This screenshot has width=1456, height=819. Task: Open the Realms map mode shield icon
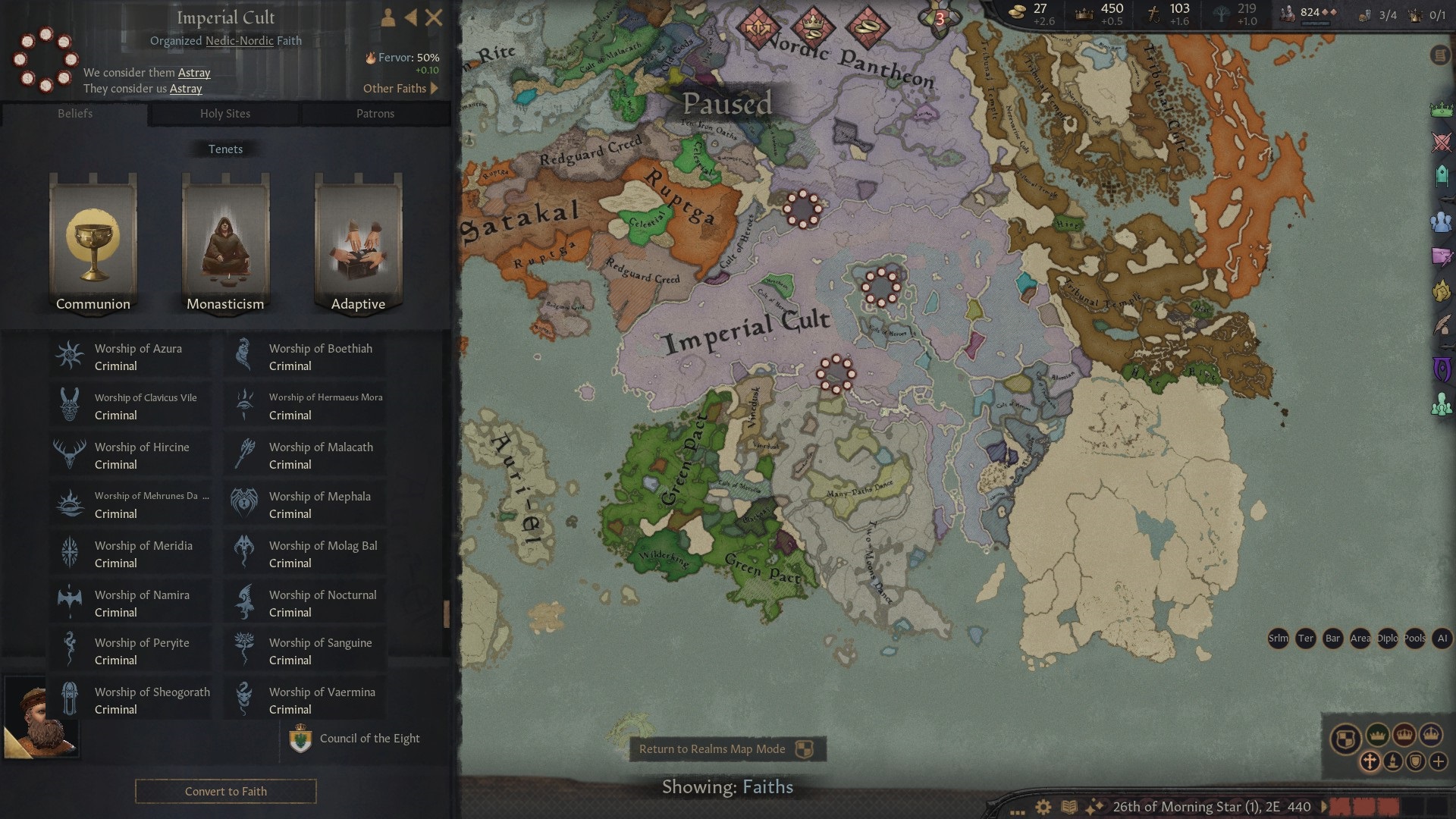click(1345, 736)
